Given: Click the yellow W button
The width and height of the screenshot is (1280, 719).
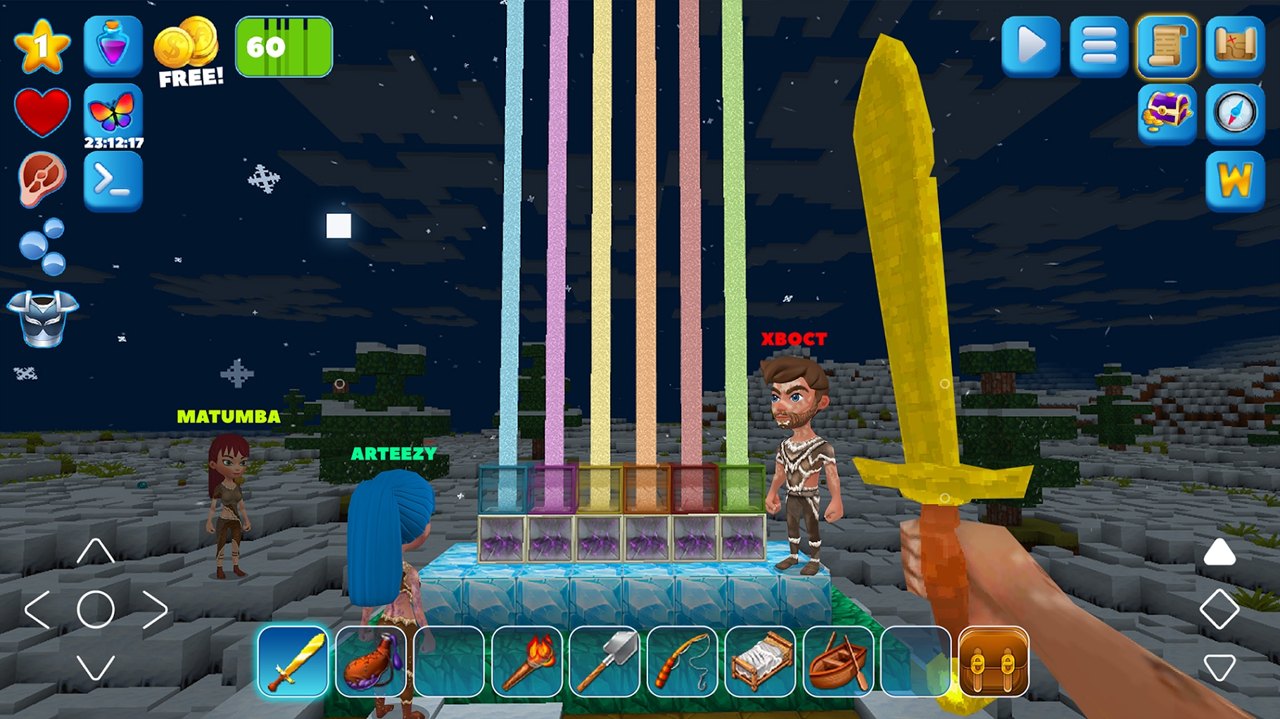Looking at the screenshot, I should coord(1235,181).
